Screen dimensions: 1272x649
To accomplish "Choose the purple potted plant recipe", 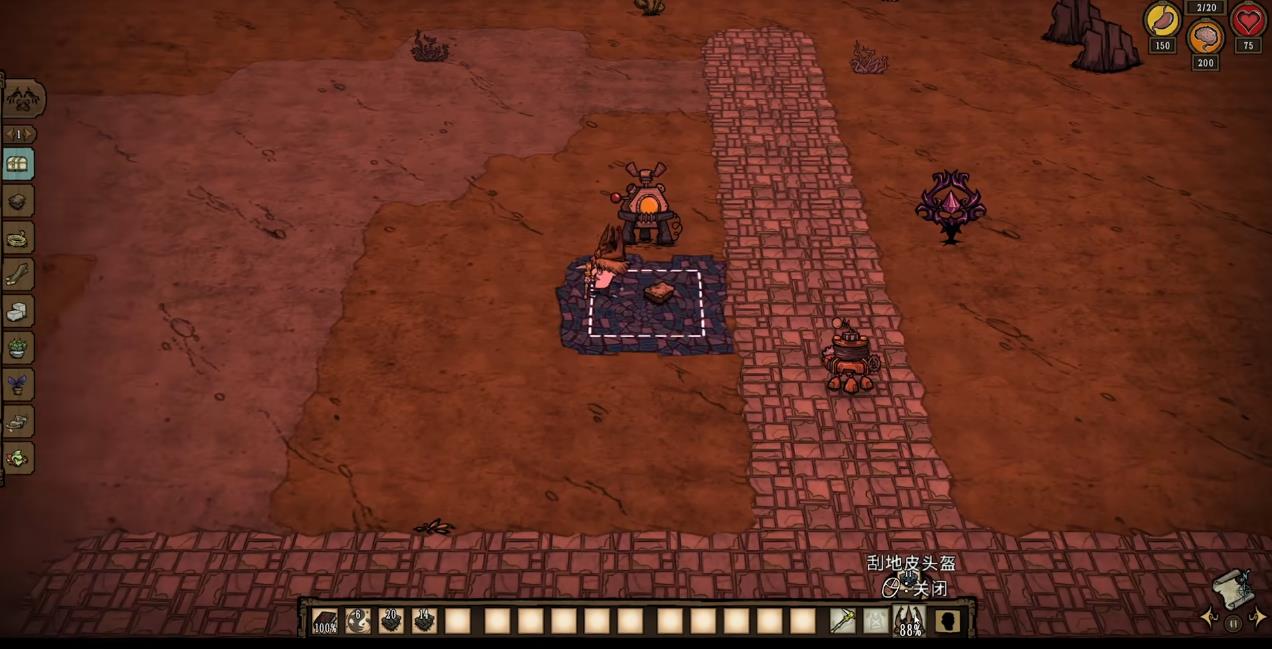I will click(18, 385).
